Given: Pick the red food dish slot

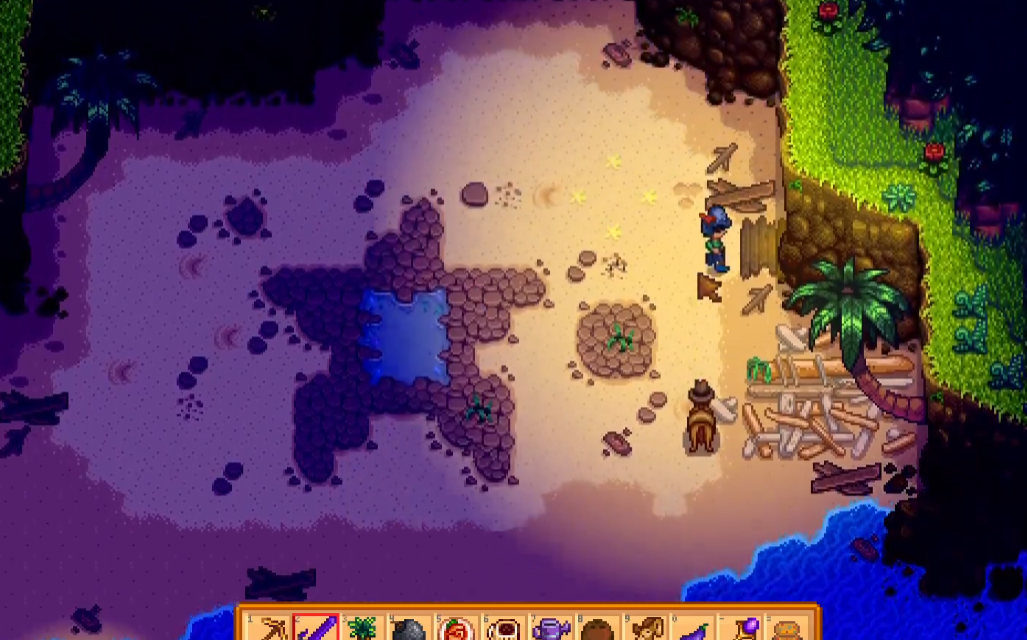Looking at the screenshot, I should [x=456, y=629].
